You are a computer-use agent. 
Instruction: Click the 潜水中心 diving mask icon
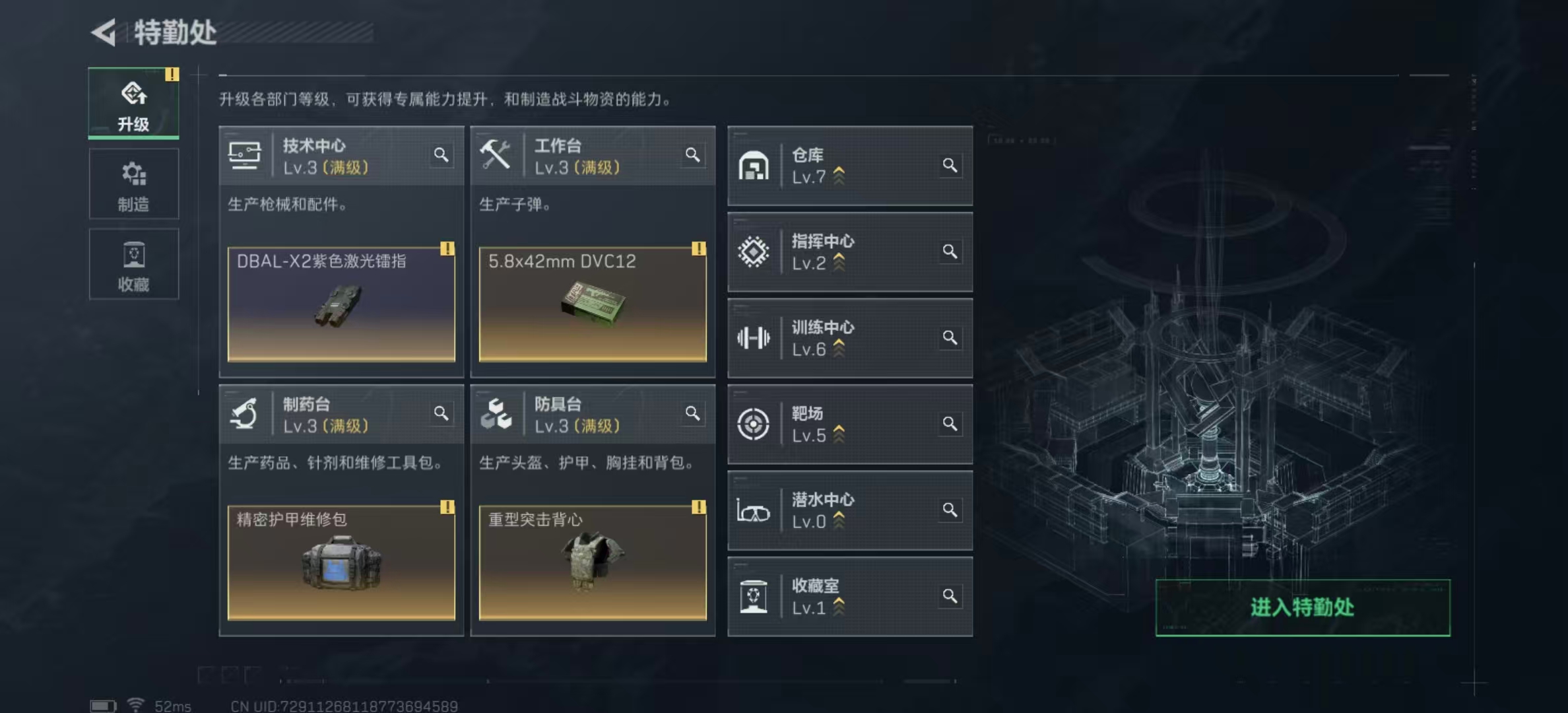(754, 510)
